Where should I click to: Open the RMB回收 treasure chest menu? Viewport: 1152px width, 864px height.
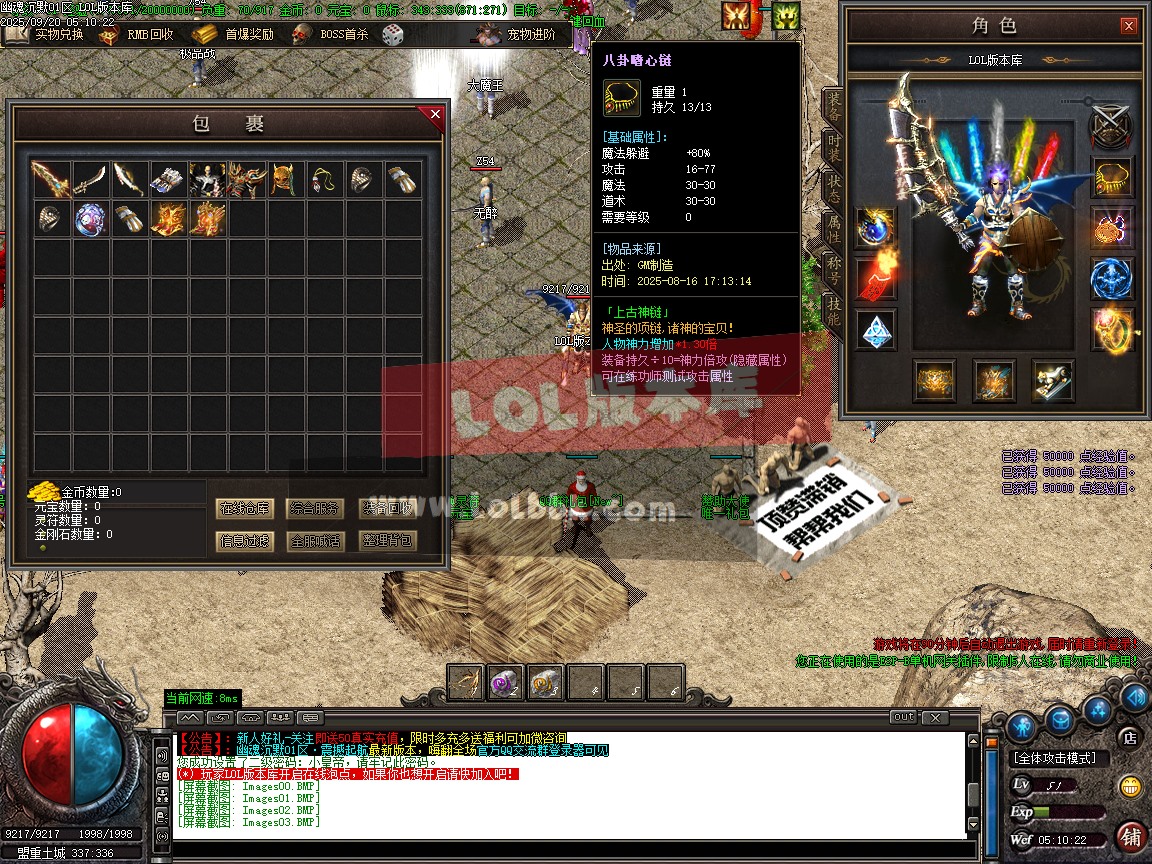tap(136, 34)
